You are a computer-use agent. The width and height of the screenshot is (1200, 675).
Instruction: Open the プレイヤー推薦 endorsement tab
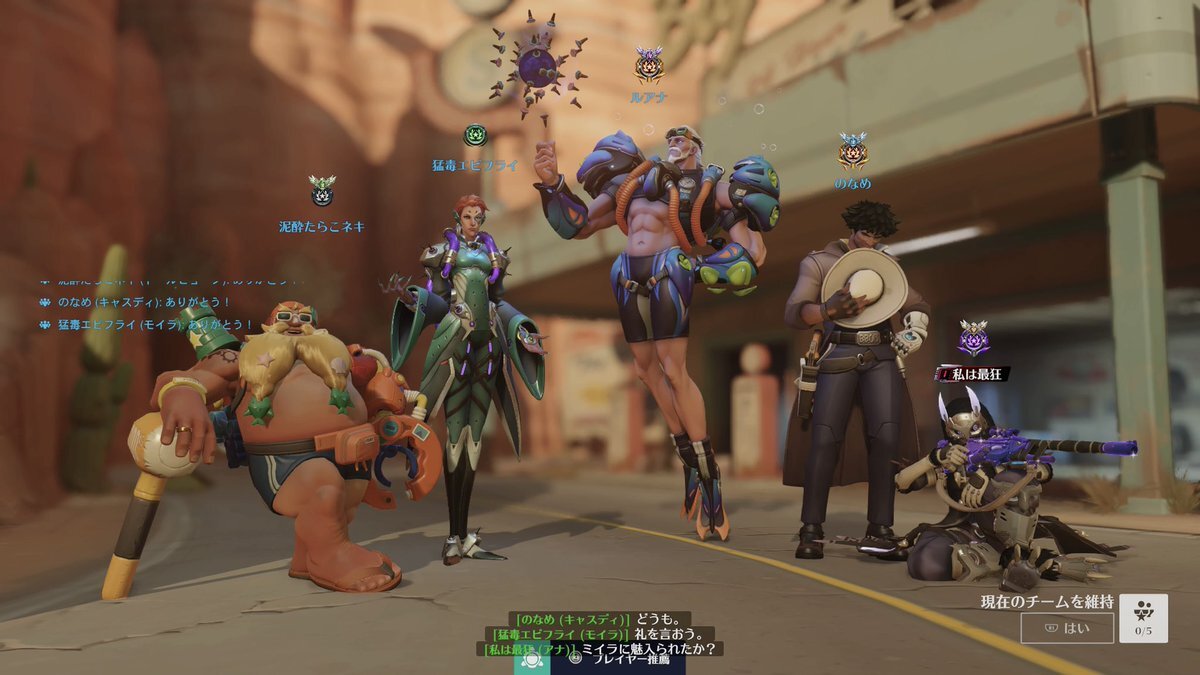[618, 659]
